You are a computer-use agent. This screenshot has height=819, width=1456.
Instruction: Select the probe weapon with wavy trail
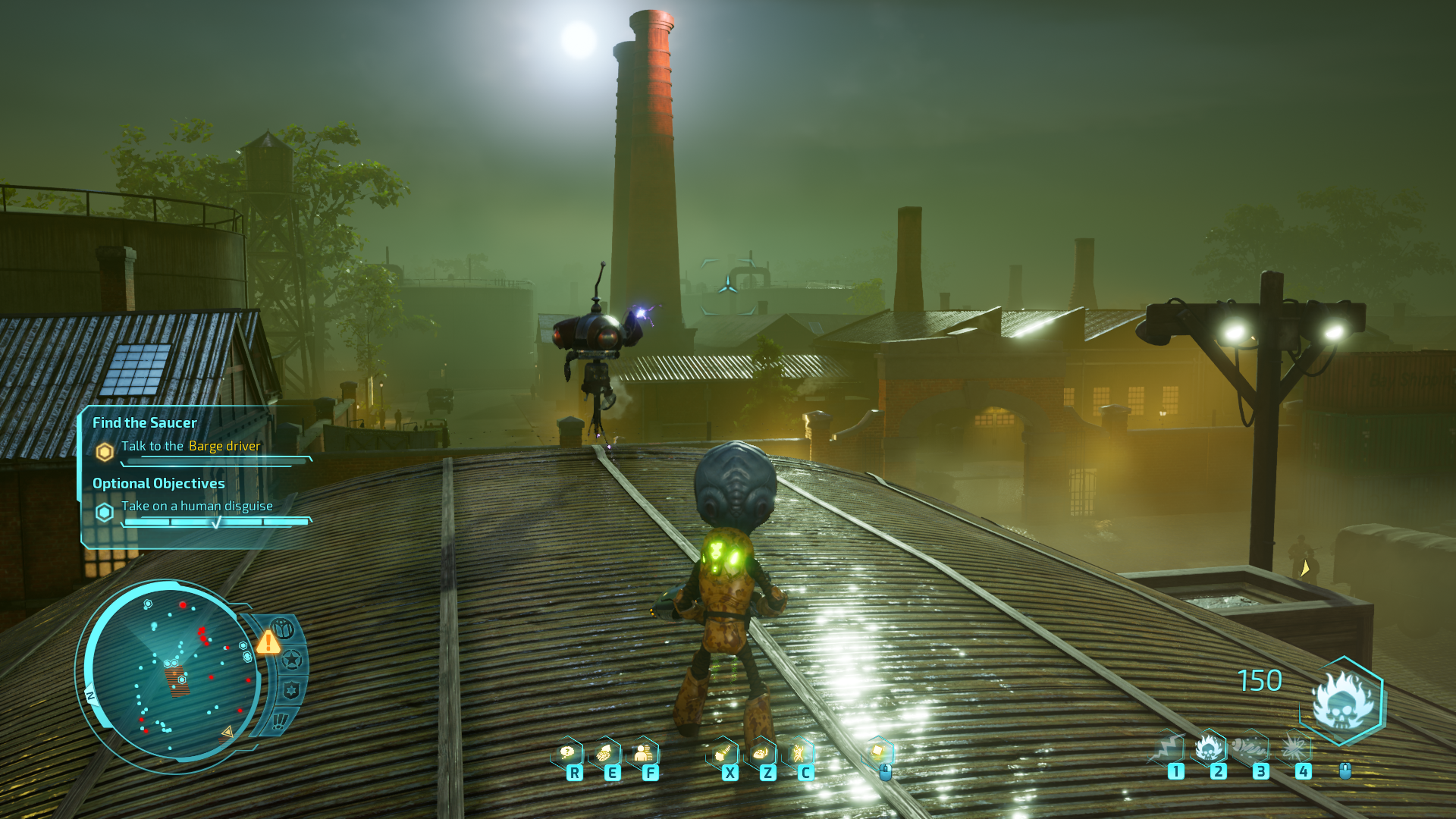pyautogui.click(x=1251, y=748)
